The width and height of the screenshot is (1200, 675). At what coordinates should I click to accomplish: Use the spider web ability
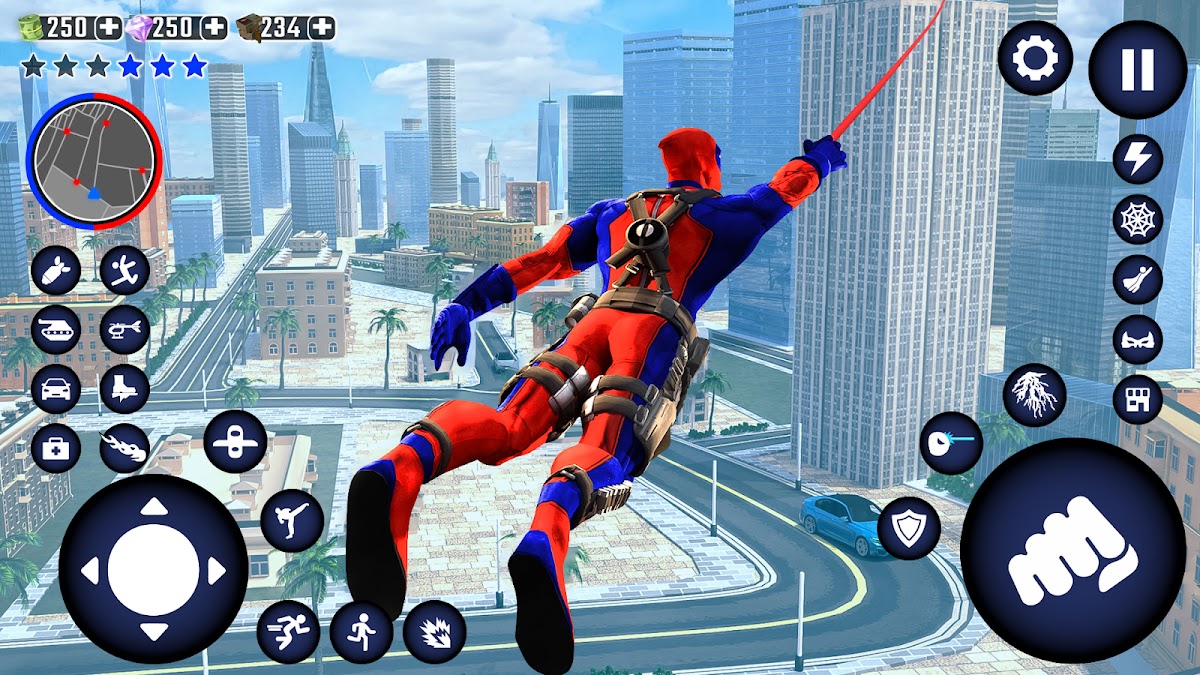1138,220
